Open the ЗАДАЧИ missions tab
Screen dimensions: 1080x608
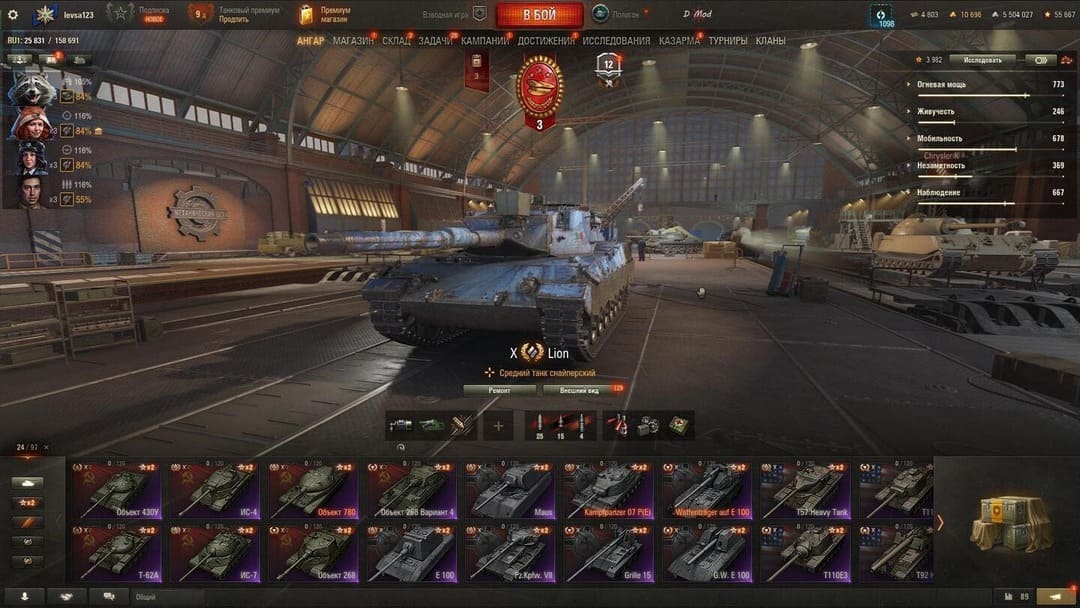[x=435, y=41]
